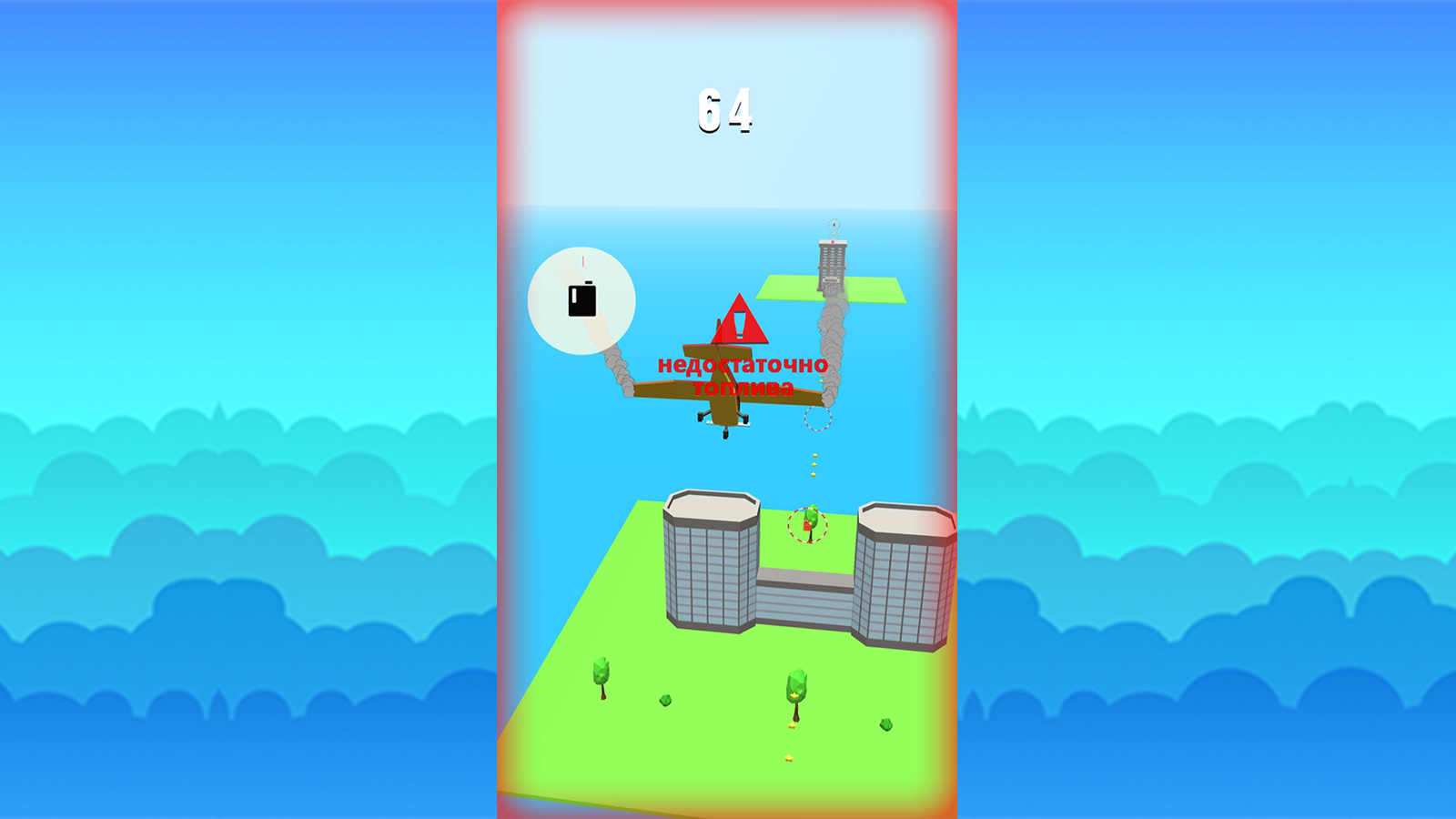The height and width of the screenshot is (819, 1456).
Task: Click the dashed ring near the smoke trail
Action: [817, 420]
